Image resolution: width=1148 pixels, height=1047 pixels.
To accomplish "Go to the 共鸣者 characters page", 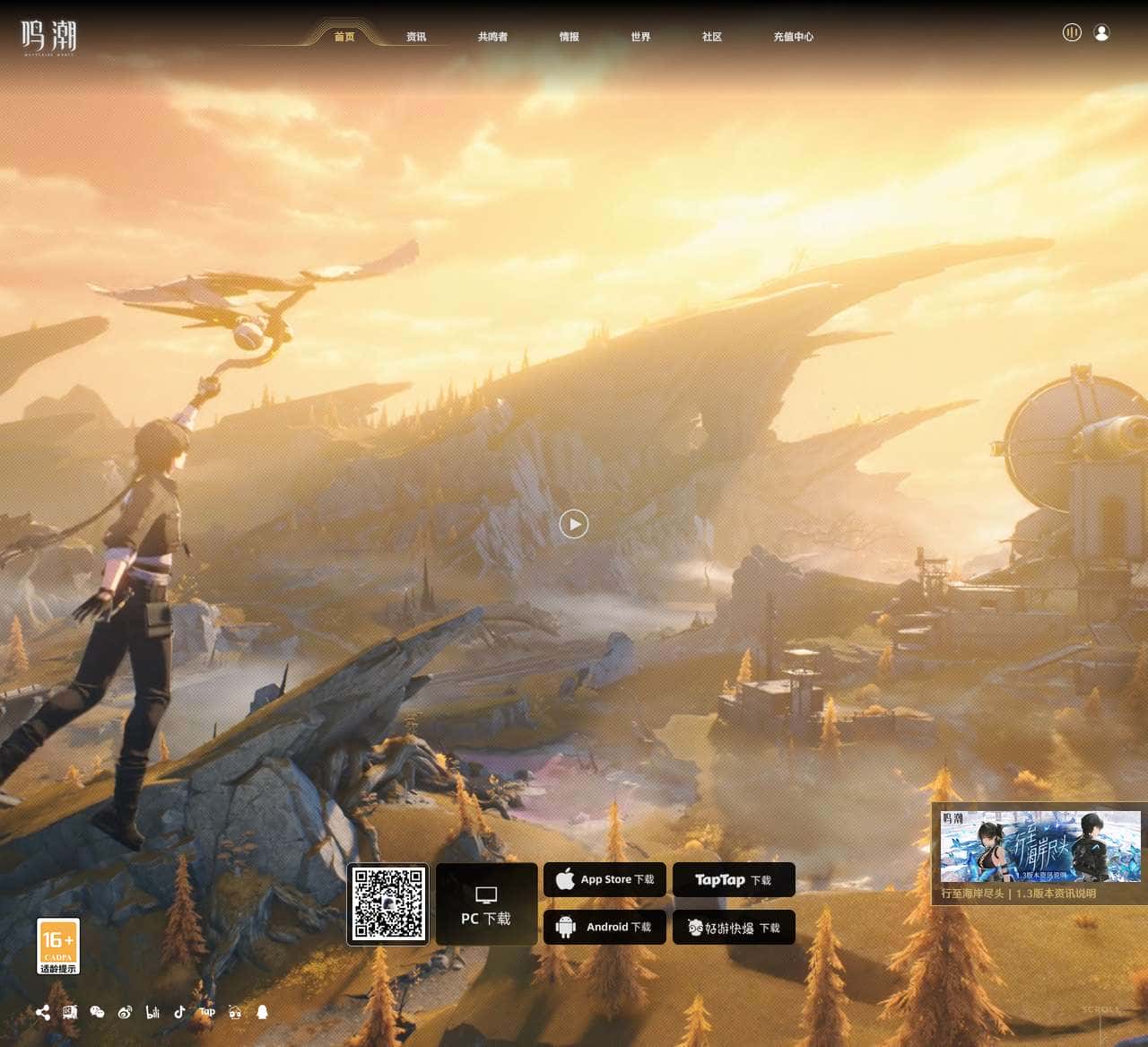I will pyautogui.click(x=492, y=37).
